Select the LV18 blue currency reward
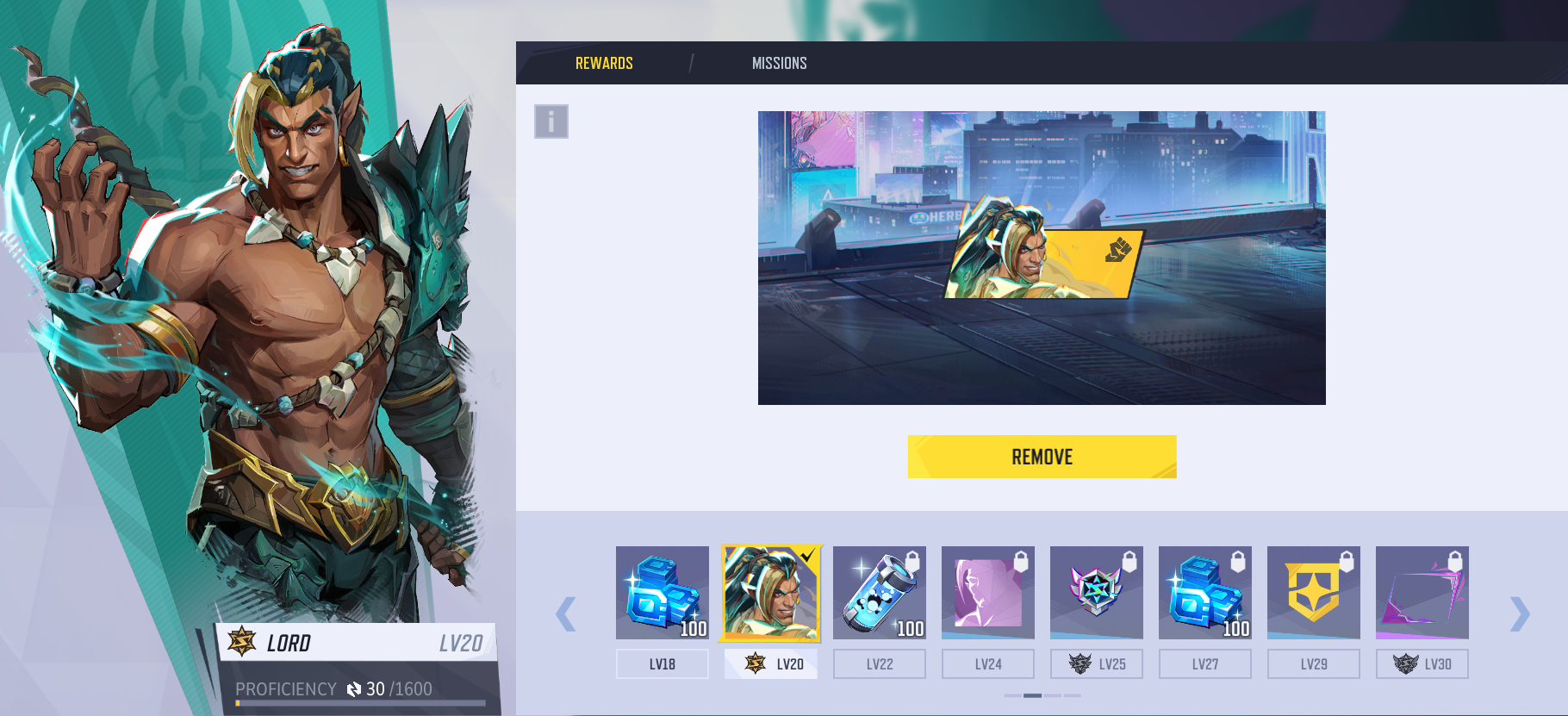The width and height of the screenshot is (1568, 716). (663, 593)
